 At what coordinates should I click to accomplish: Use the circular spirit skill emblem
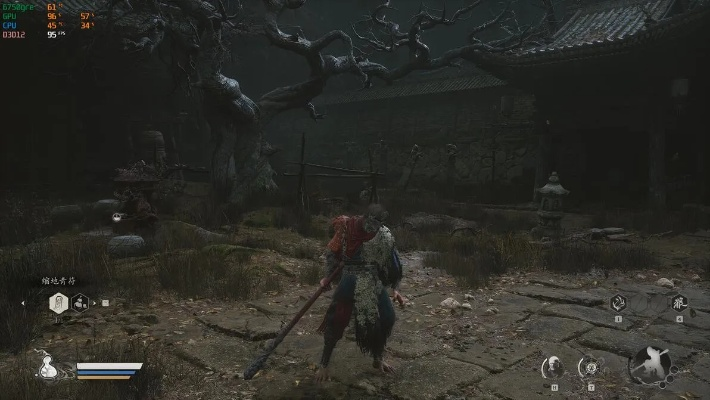pos(591,367)
